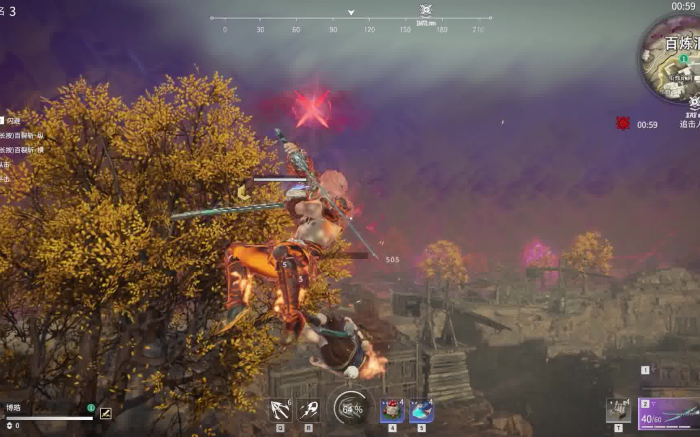Trigger the comet-shaped ultimate skill icon
The width and height of the screenshot is (700, 437).
pyautogui.click(x=308, y=409)
